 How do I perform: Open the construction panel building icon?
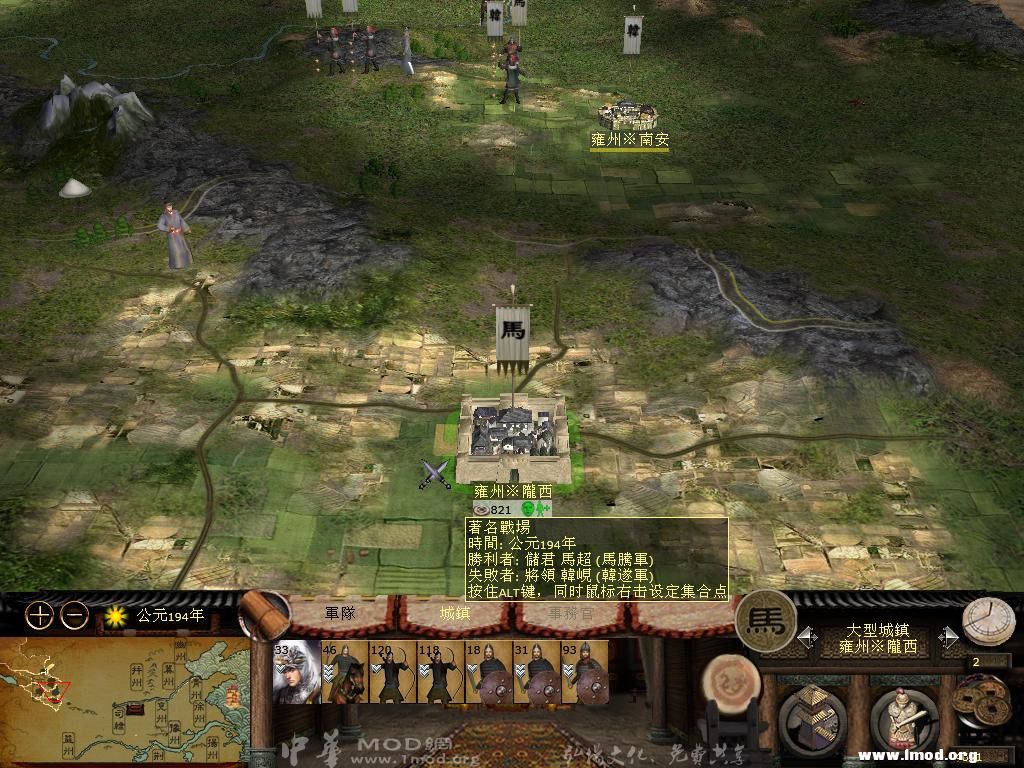click(812, 718)
